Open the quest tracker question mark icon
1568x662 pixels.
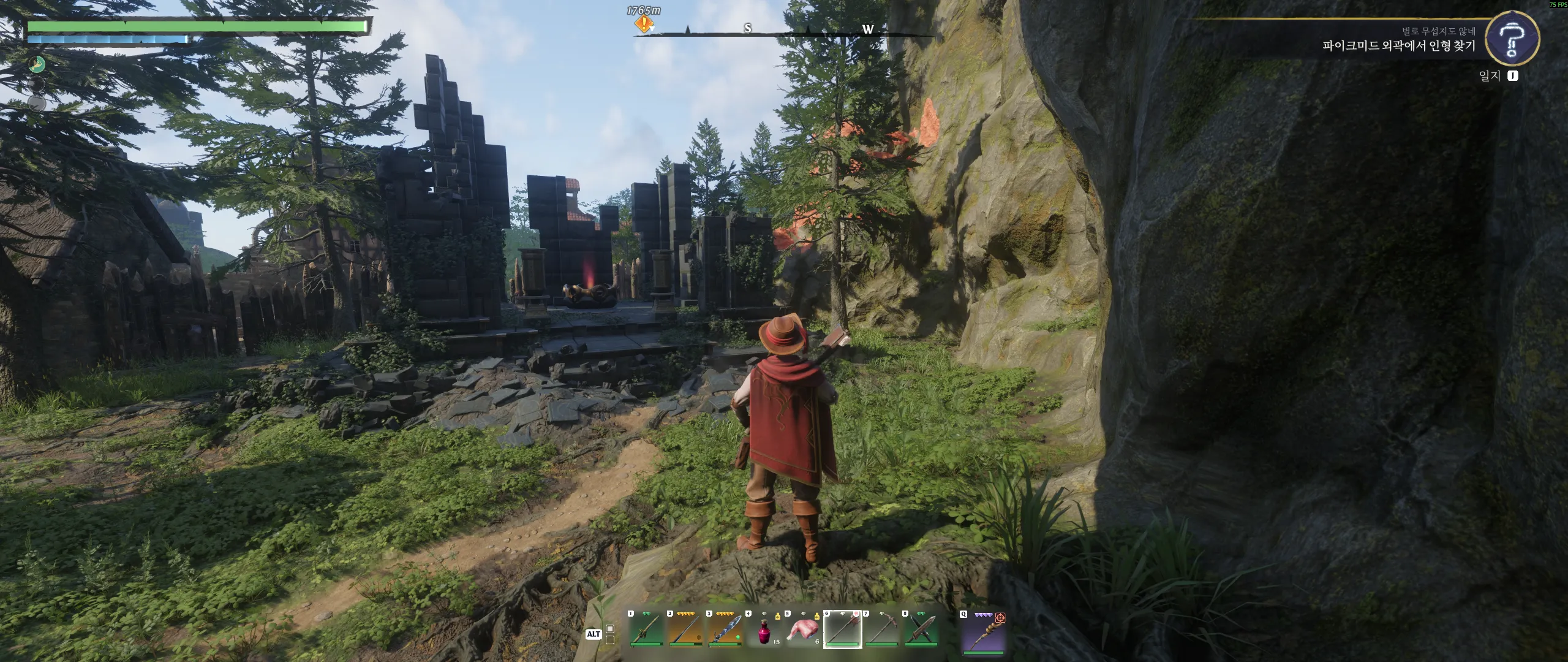(x=1512, y=39)
